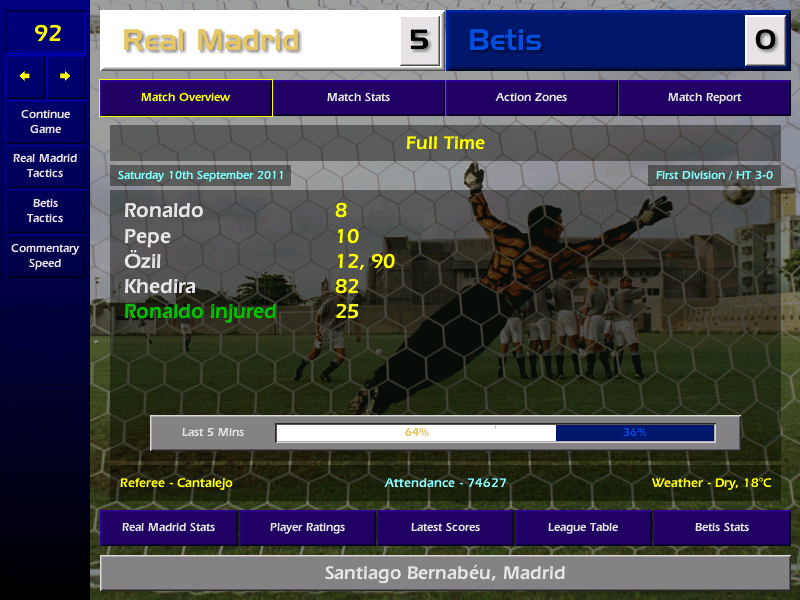Select the Real Madrid team name
The image size is (800, 600).
pyautogui.click(x=211, y=41)
